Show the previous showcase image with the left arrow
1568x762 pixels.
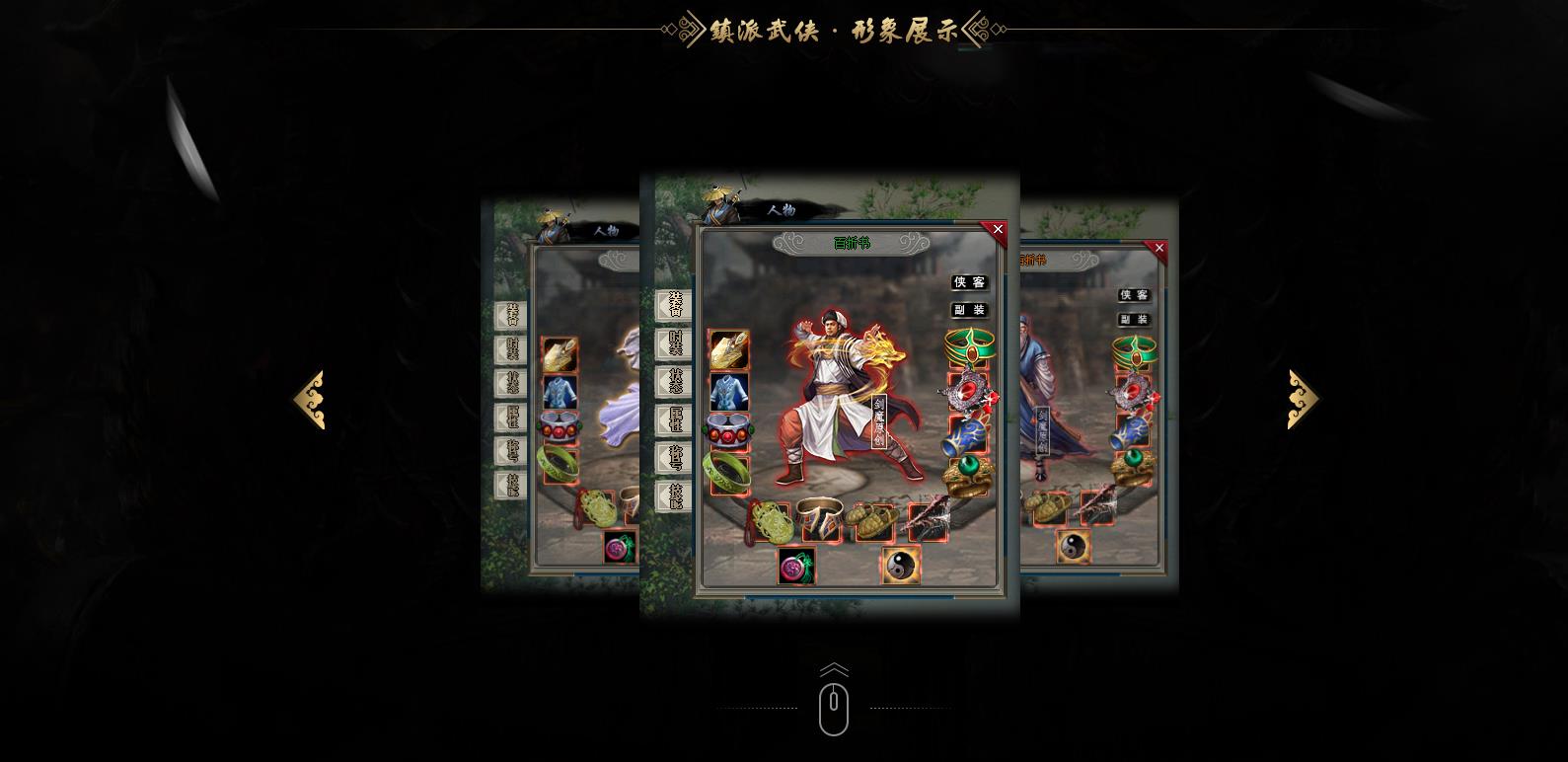(x=309, y=400)
